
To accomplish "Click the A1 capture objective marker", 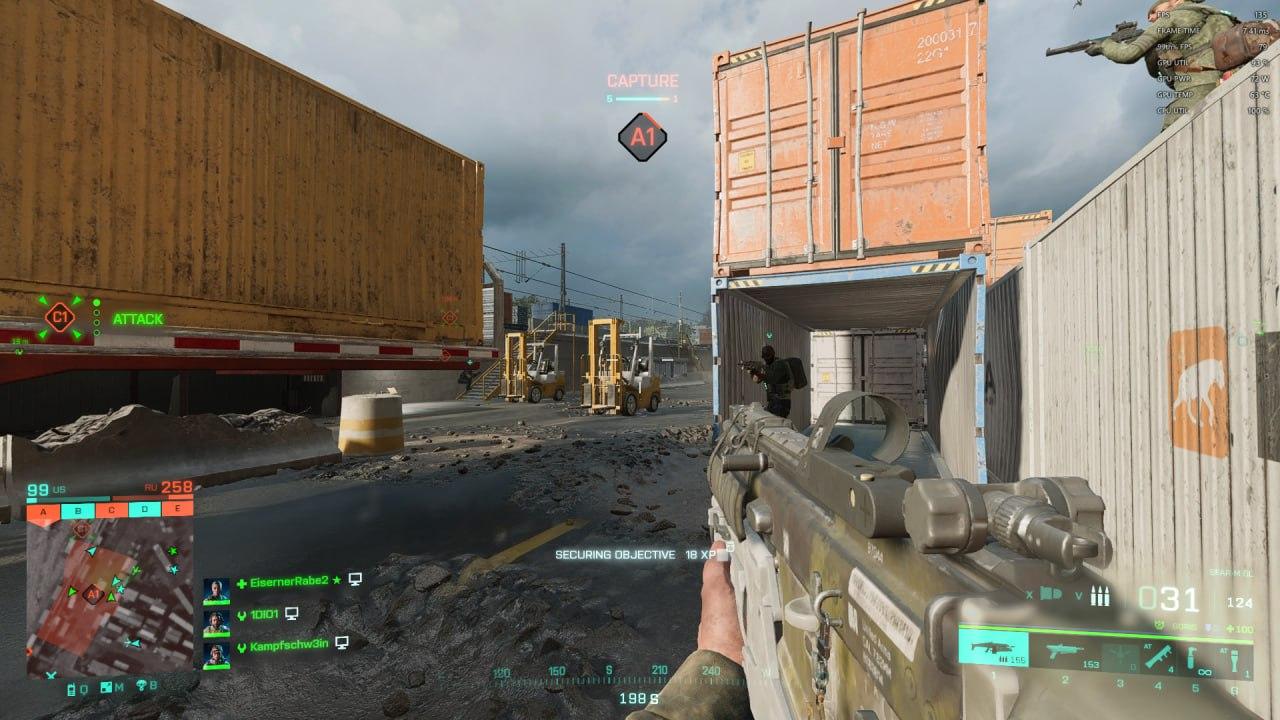I will 642,137.
